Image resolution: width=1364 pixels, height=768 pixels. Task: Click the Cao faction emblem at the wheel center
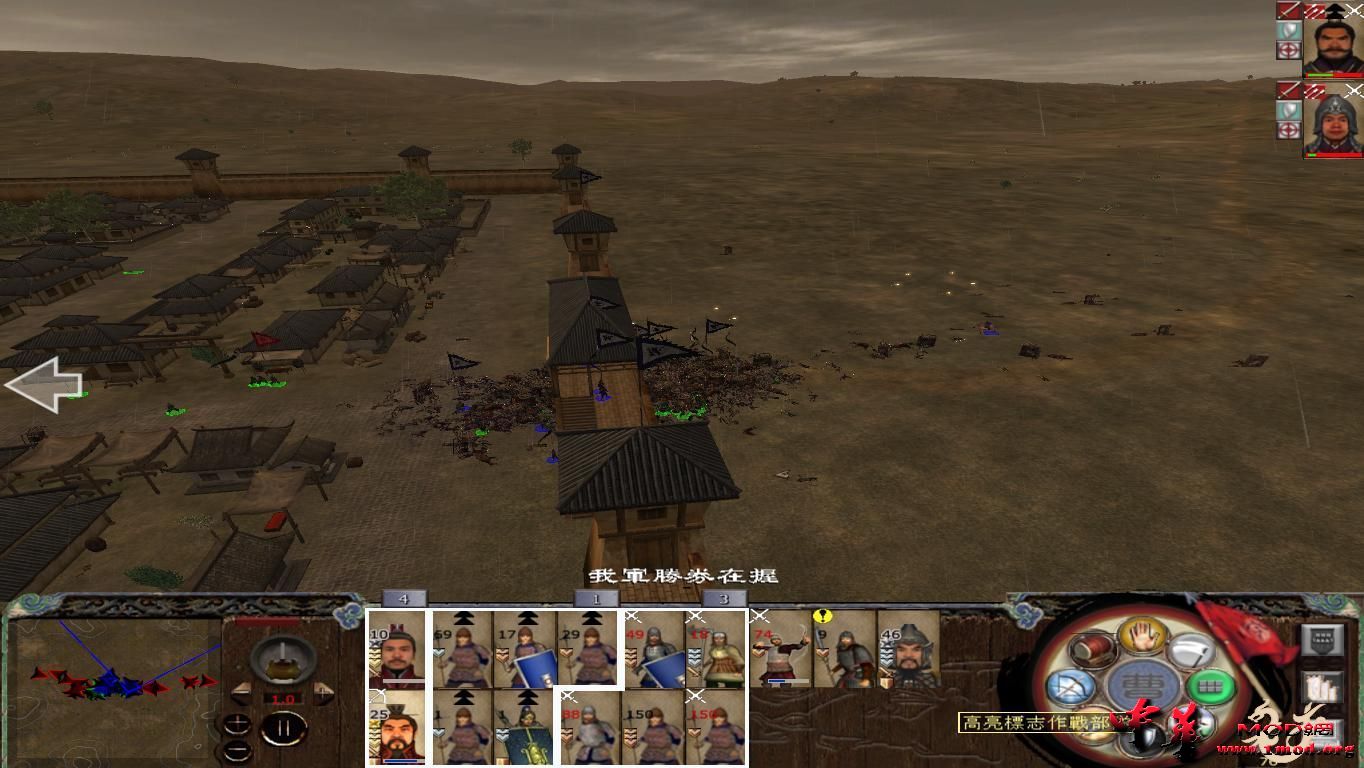click(x=1141, y=685)
